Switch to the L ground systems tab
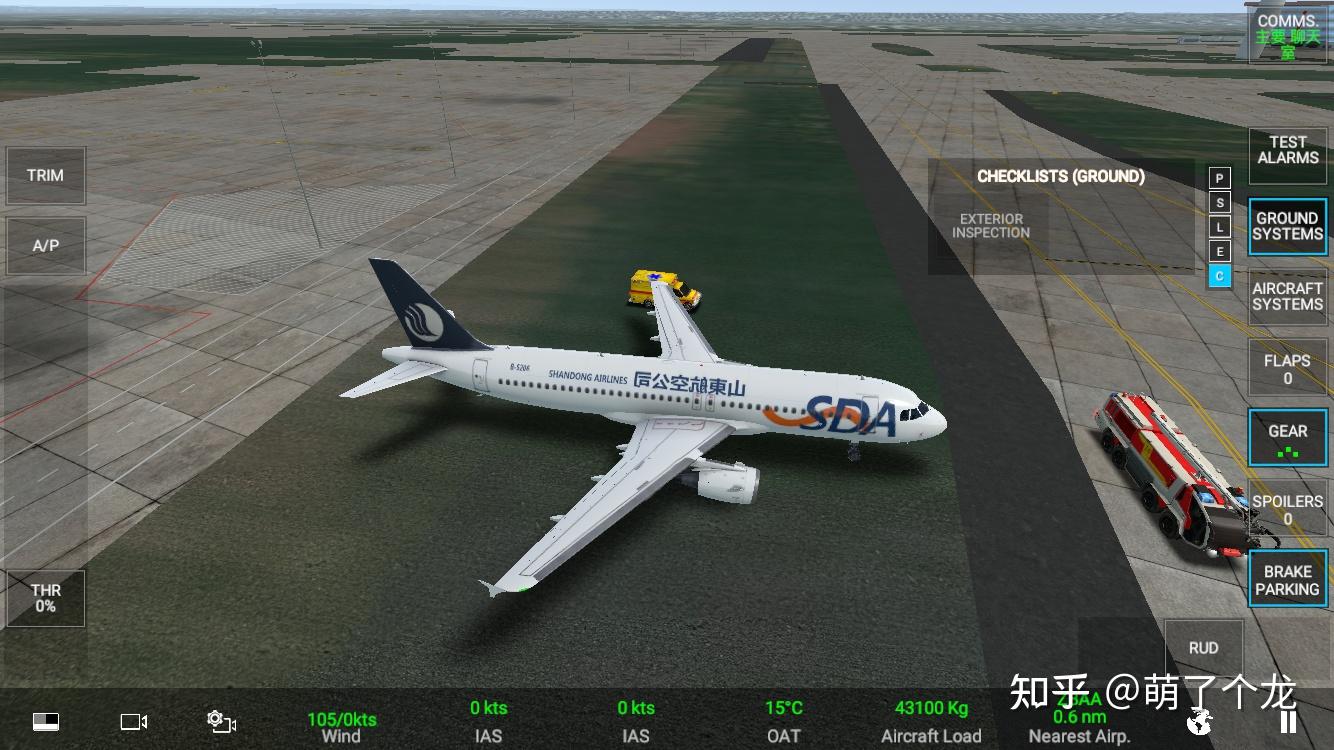Screen dimensions: 1334x750 (1219, 227)
